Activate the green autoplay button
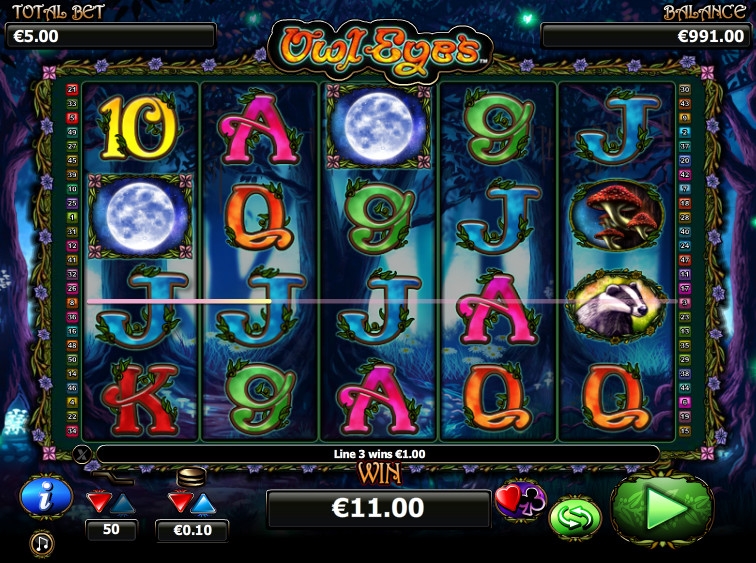The image size is (756, 563). click(575, 517)
